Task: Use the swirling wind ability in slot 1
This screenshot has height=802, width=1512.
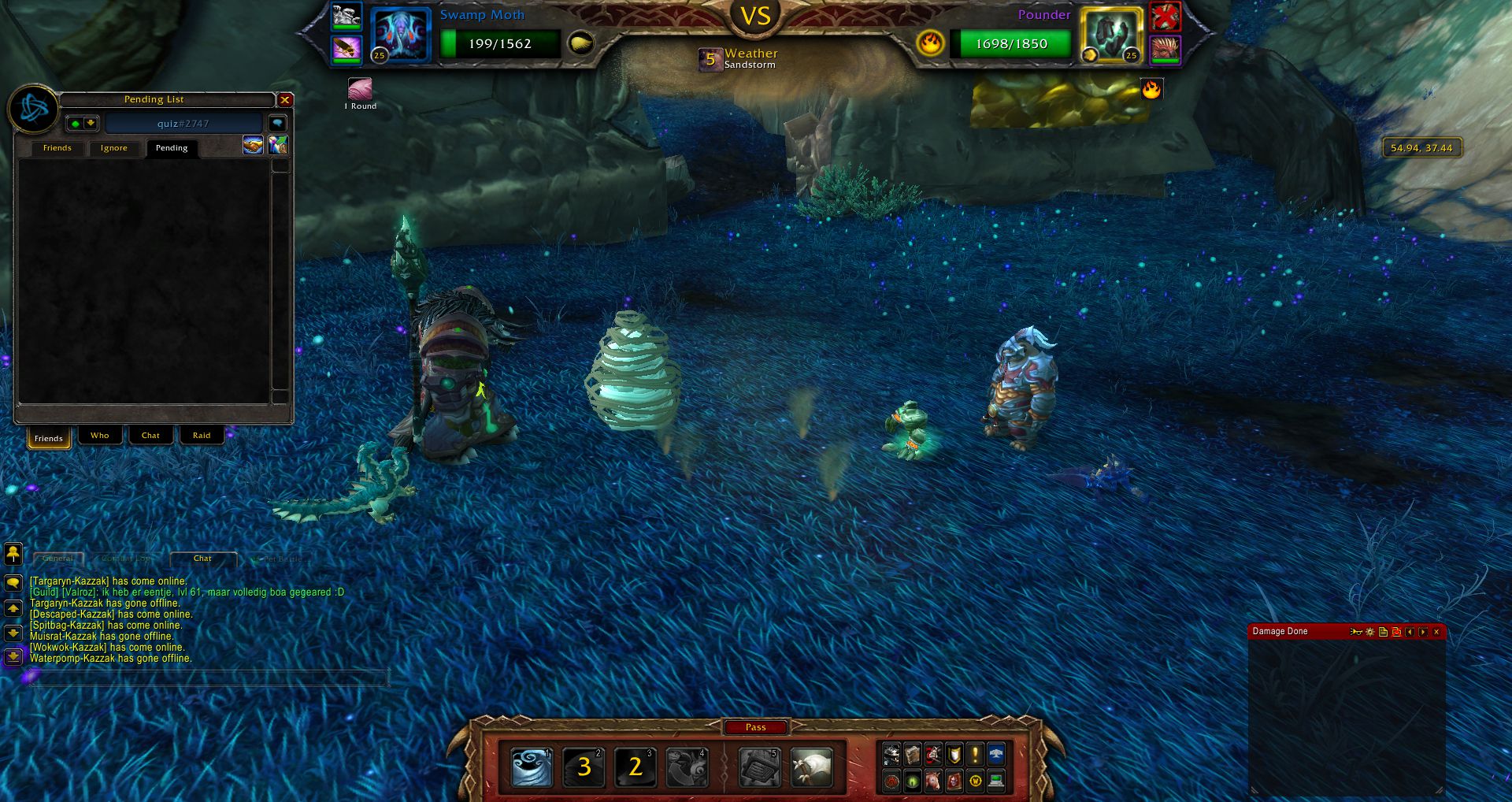Action: tap(532, 767)
